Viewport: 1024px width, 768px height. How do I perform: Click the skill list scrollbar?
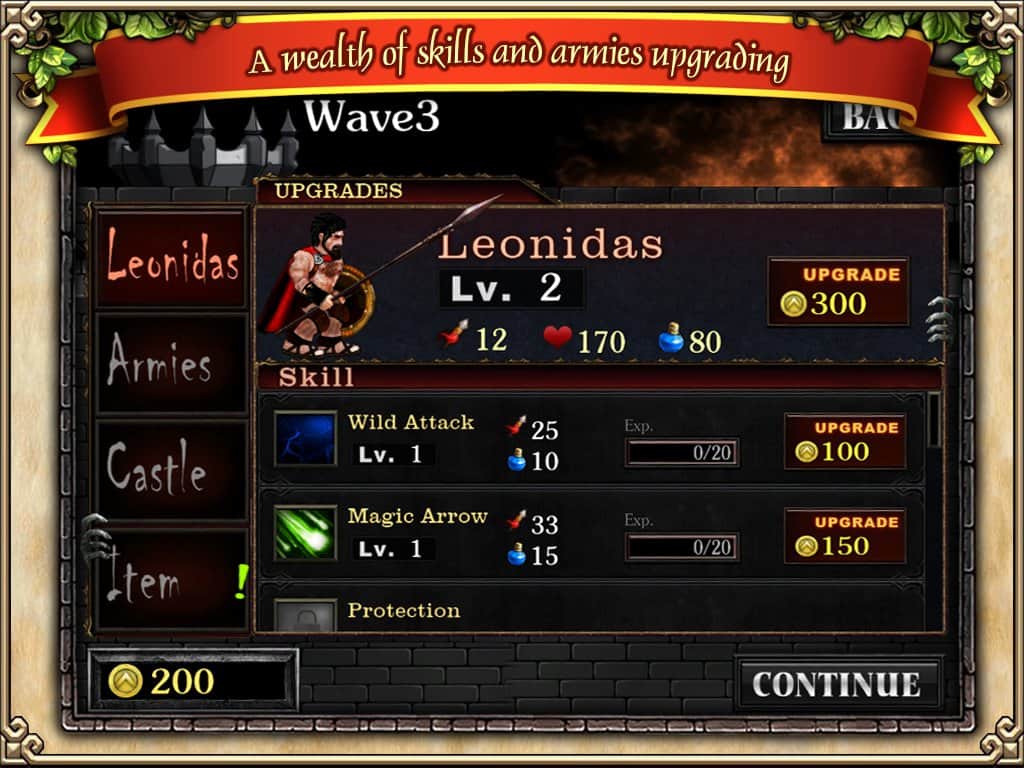coord(934,420)
